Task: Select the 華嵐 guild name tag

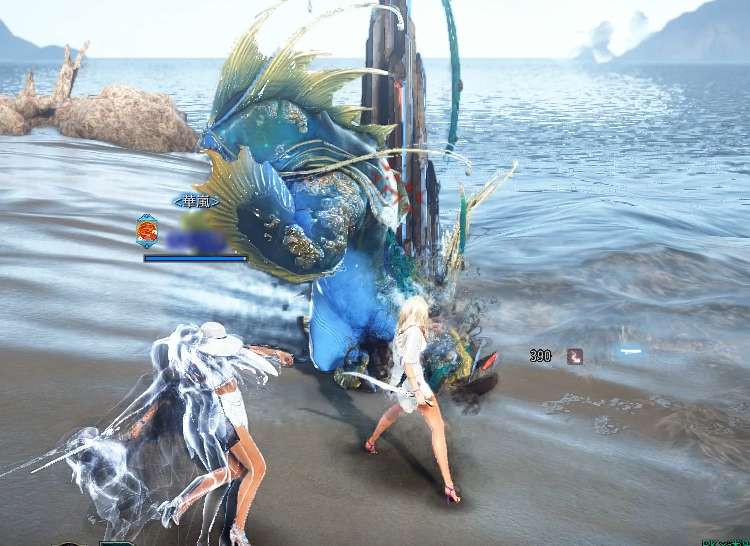Action: pyautogui.click(x=195, y=202)
